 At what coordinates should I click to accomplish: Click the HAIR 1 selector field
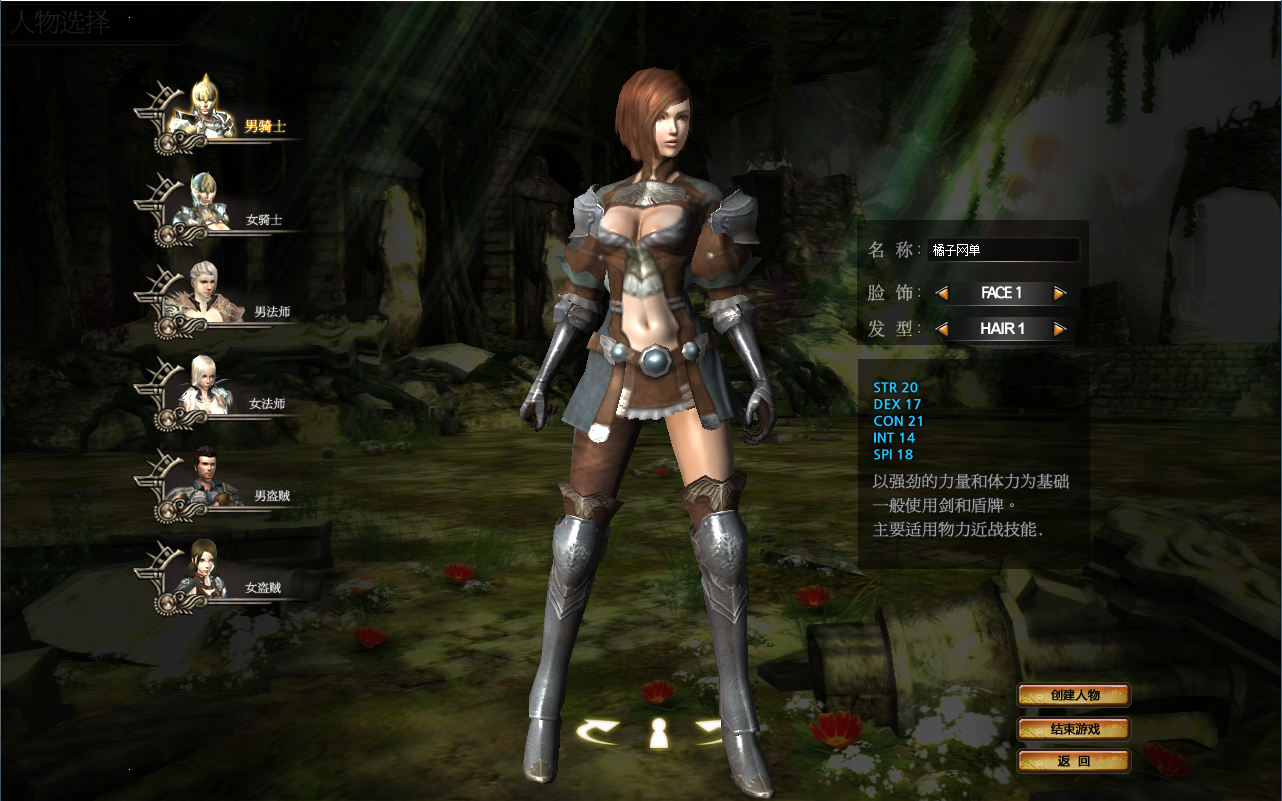pos(1001,328)
